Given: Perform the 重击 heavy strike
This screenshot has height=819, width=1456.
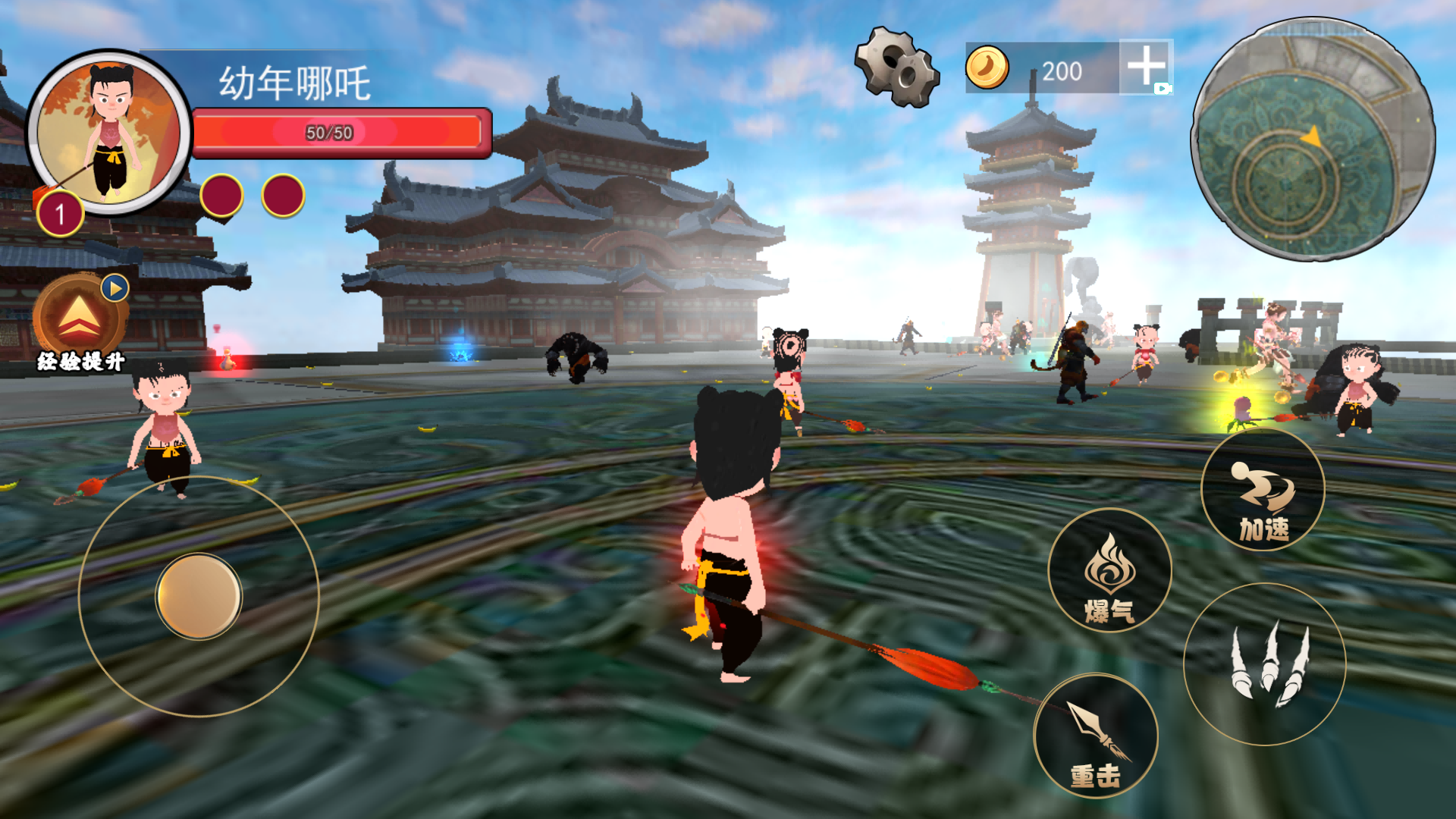Looking at the screenshot, I should (1096, 735).
